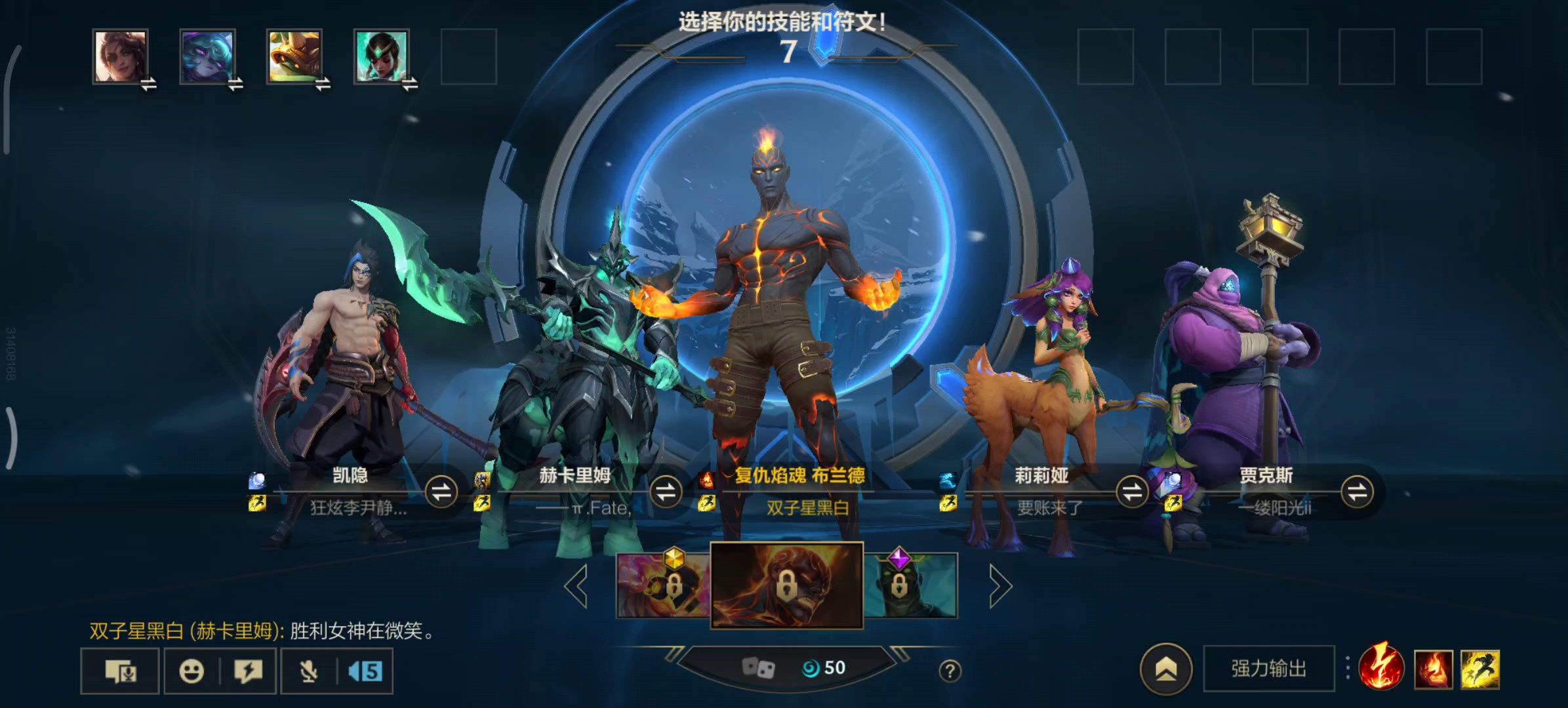1568x708 pixels.
Task: Swap to the Vex bench portrait
Action: point(207,56)
